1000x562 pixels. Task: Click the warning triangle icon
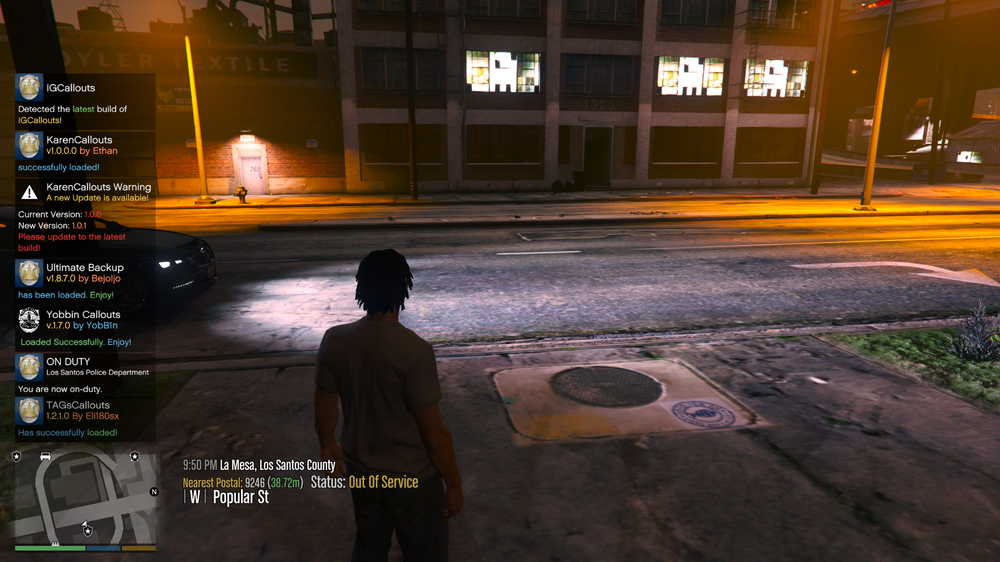pyautogui.click(x=30, y=191)
